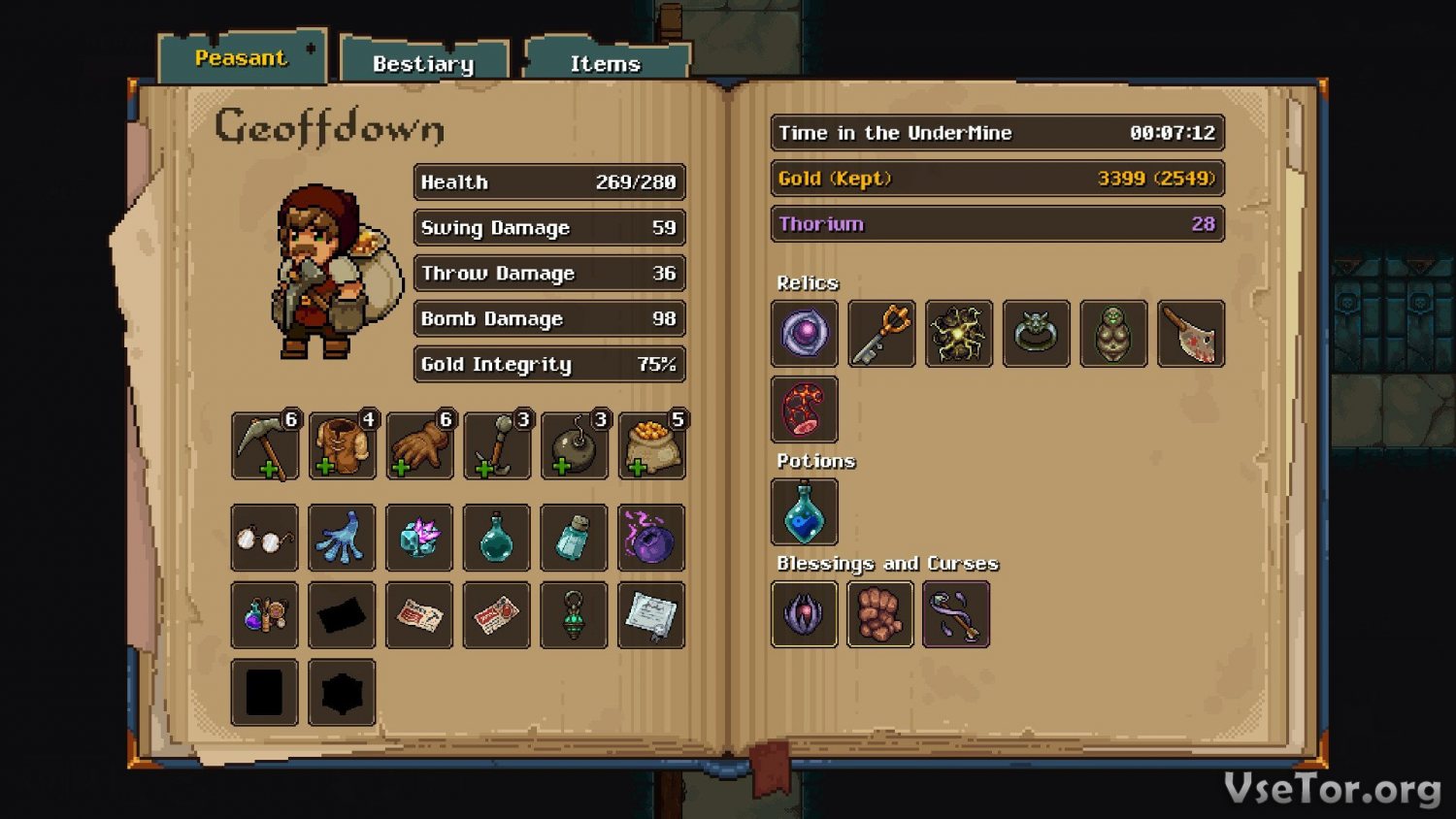Select the golden key relic
Image resolution: width=1456 pixels, height=819 pixels.
[881, 334]
